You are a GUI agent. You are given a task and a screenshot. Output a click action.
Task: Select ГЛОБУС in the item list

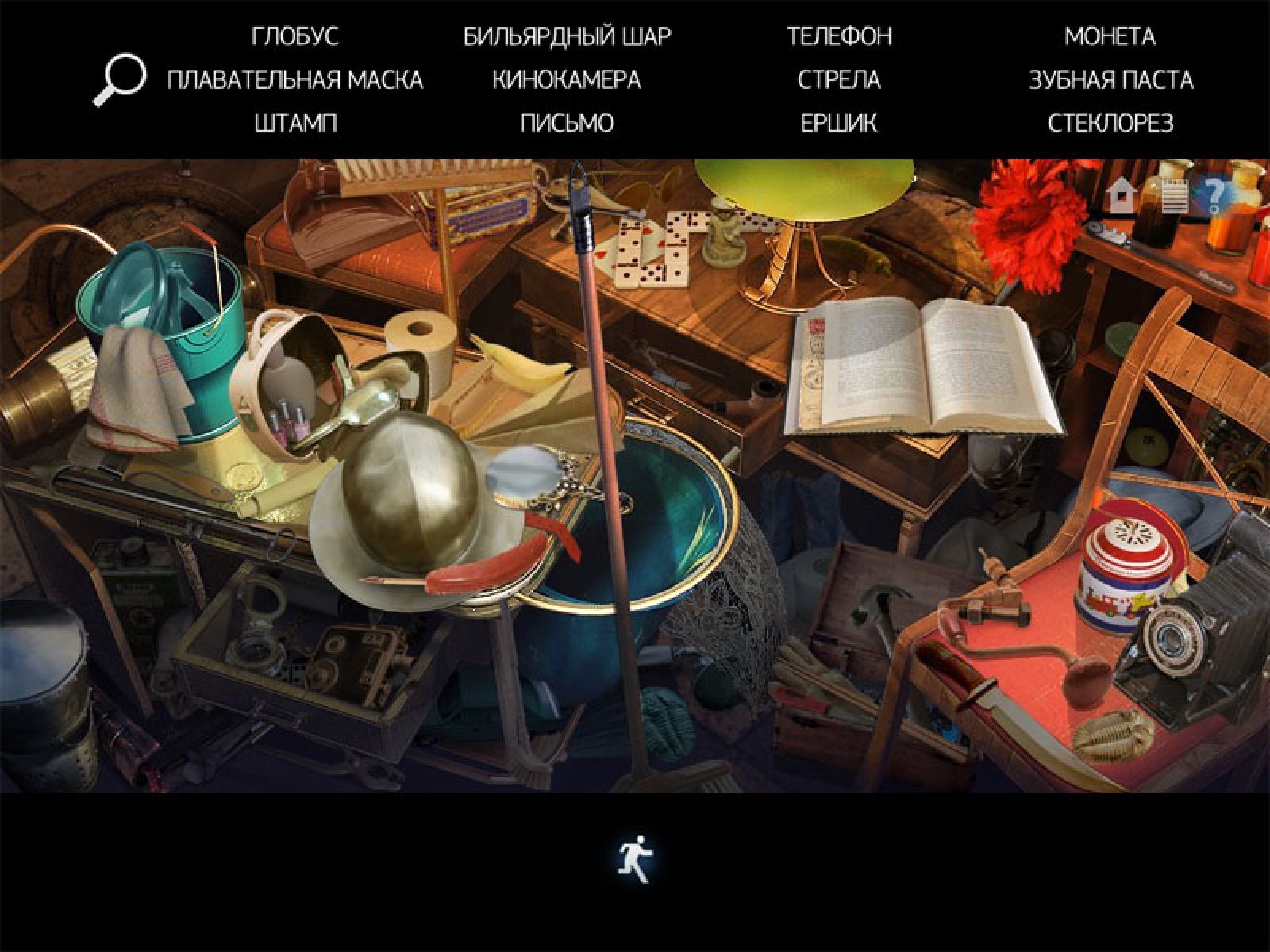(x=295, y=36)
